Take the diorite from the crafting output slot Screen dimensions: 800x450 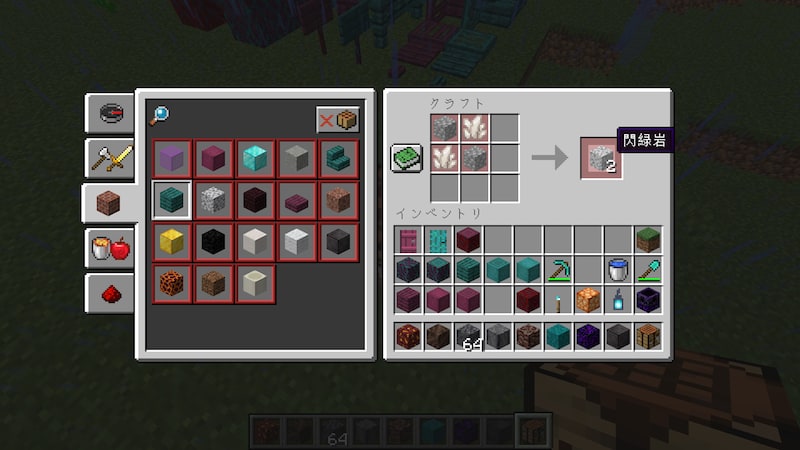coord(602,158)
